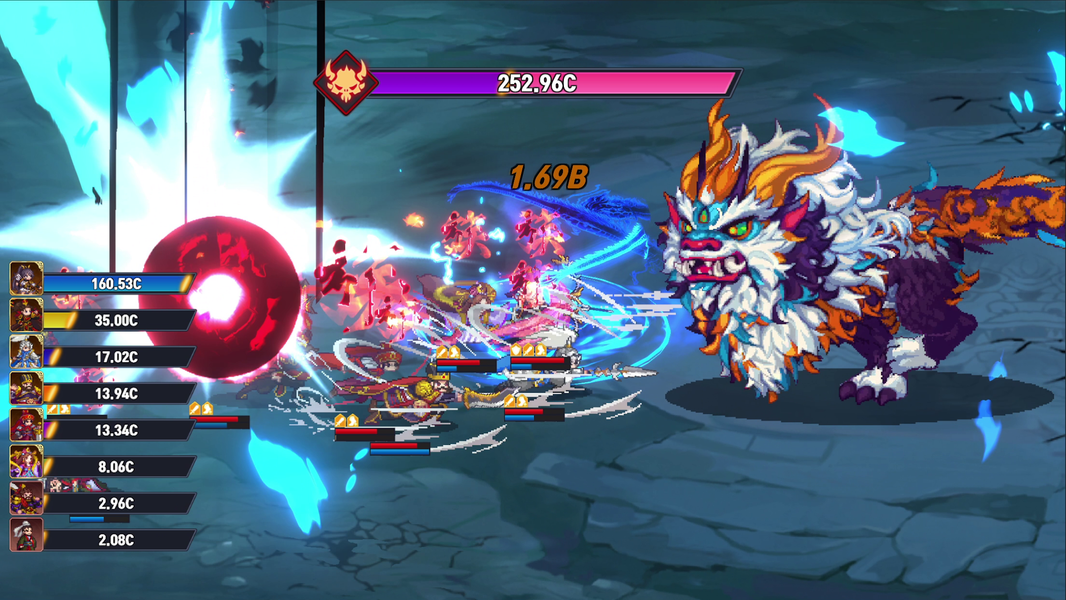1066x600 pixels.
Task: Select the hero portrait showing 2.96C damage
Action: [x=26, y=499]
